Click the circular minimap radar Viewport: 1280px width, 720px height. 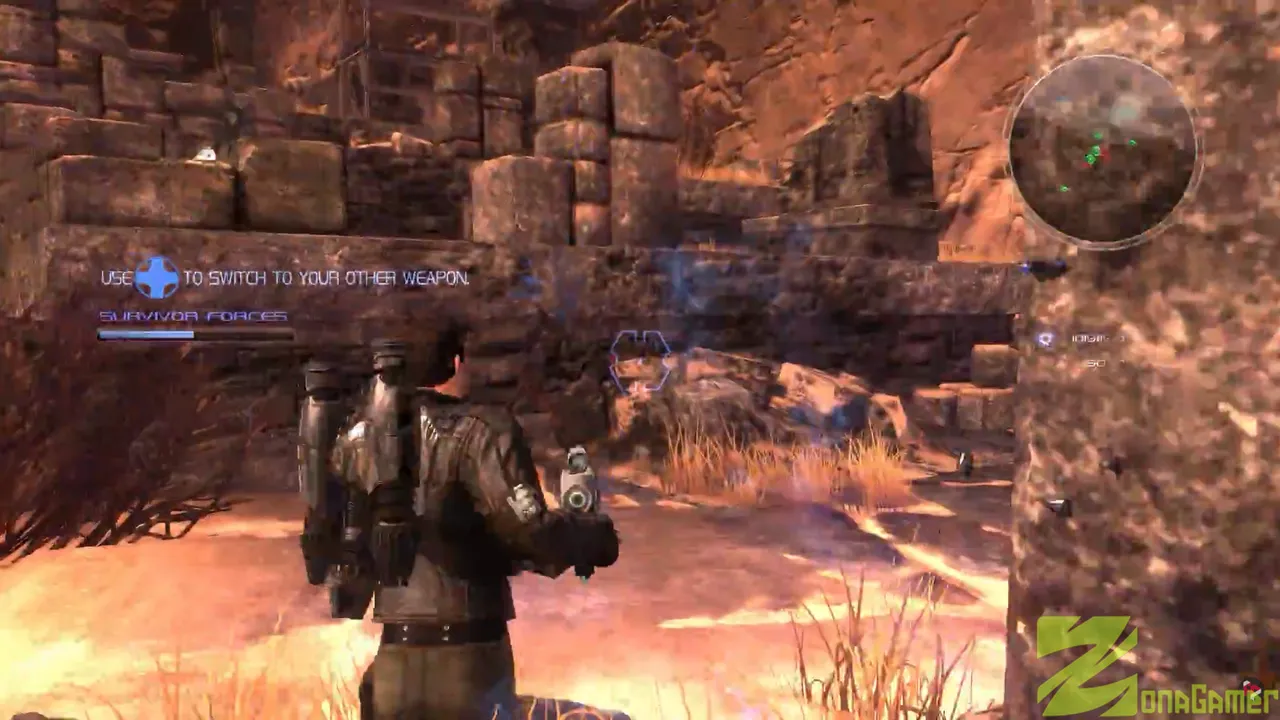(1102, 150)
